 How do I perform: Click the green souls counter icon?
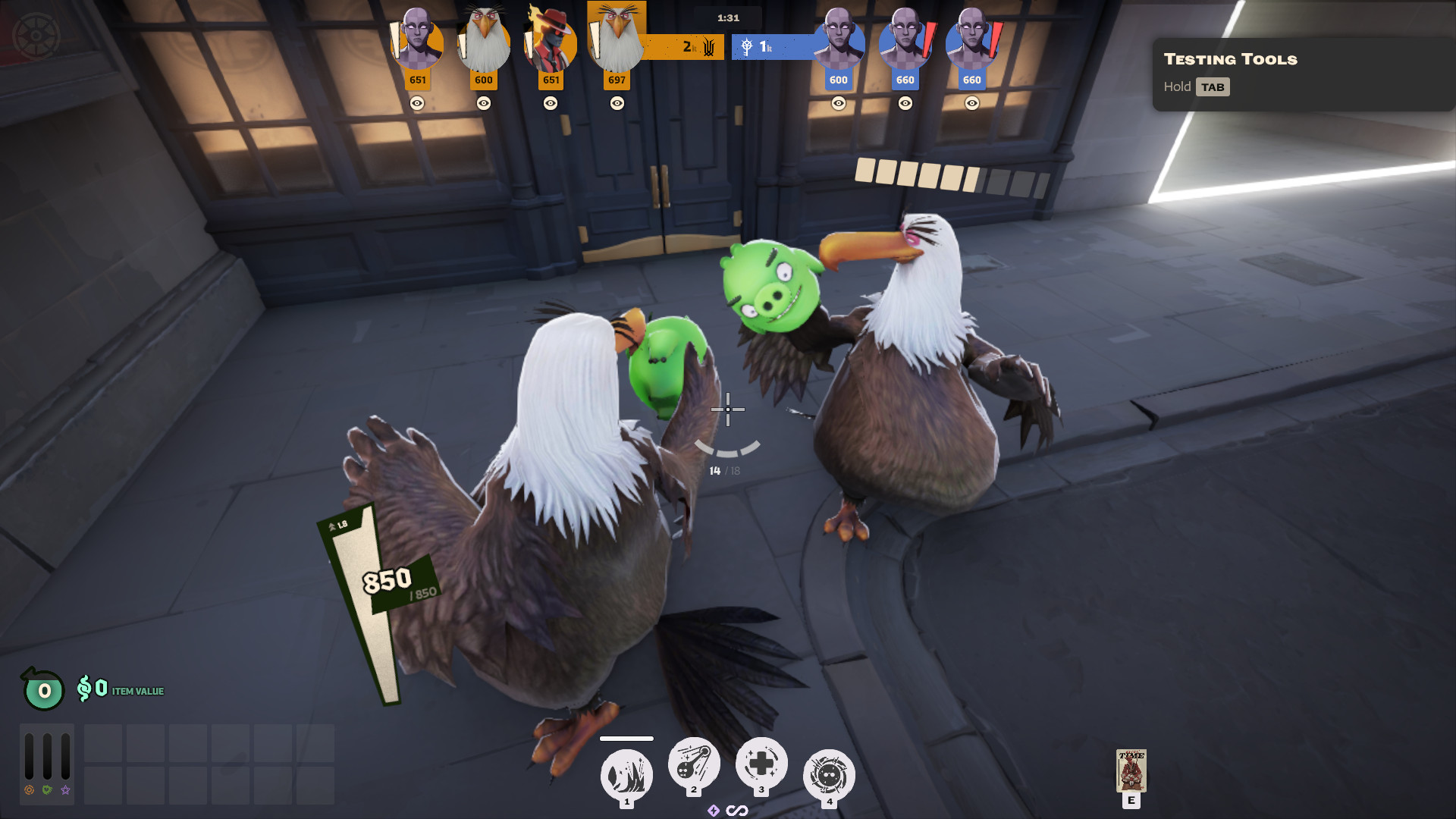pos(43,689)
